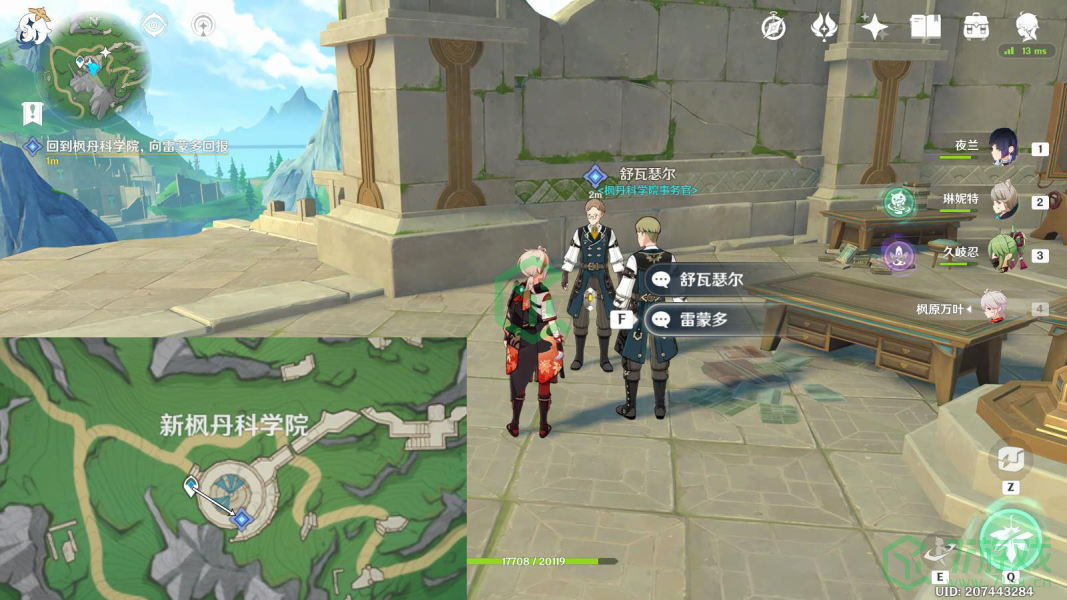Open the book icon in the top bar
Viewport: 1067px width, 600px height.
[925, 27]
